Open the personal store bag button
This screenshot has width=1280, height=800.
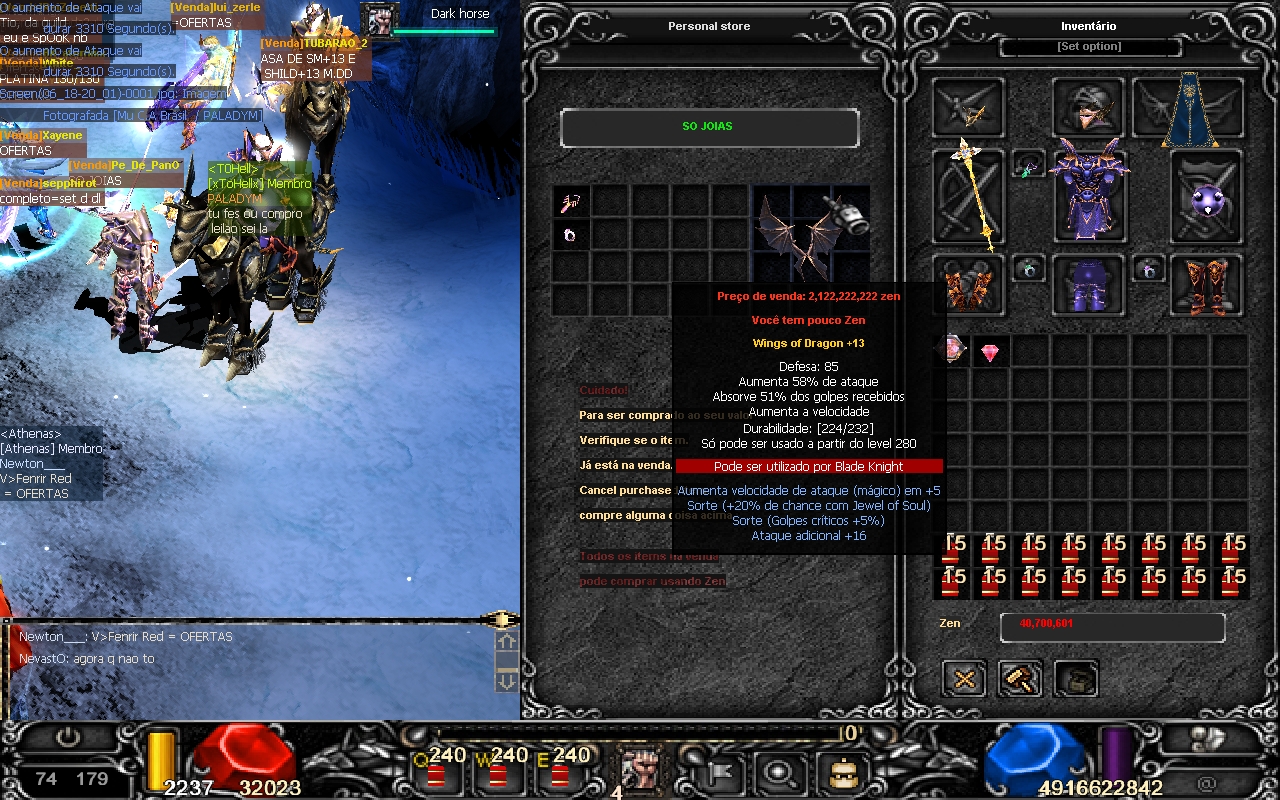click(x=1075, y=679)
